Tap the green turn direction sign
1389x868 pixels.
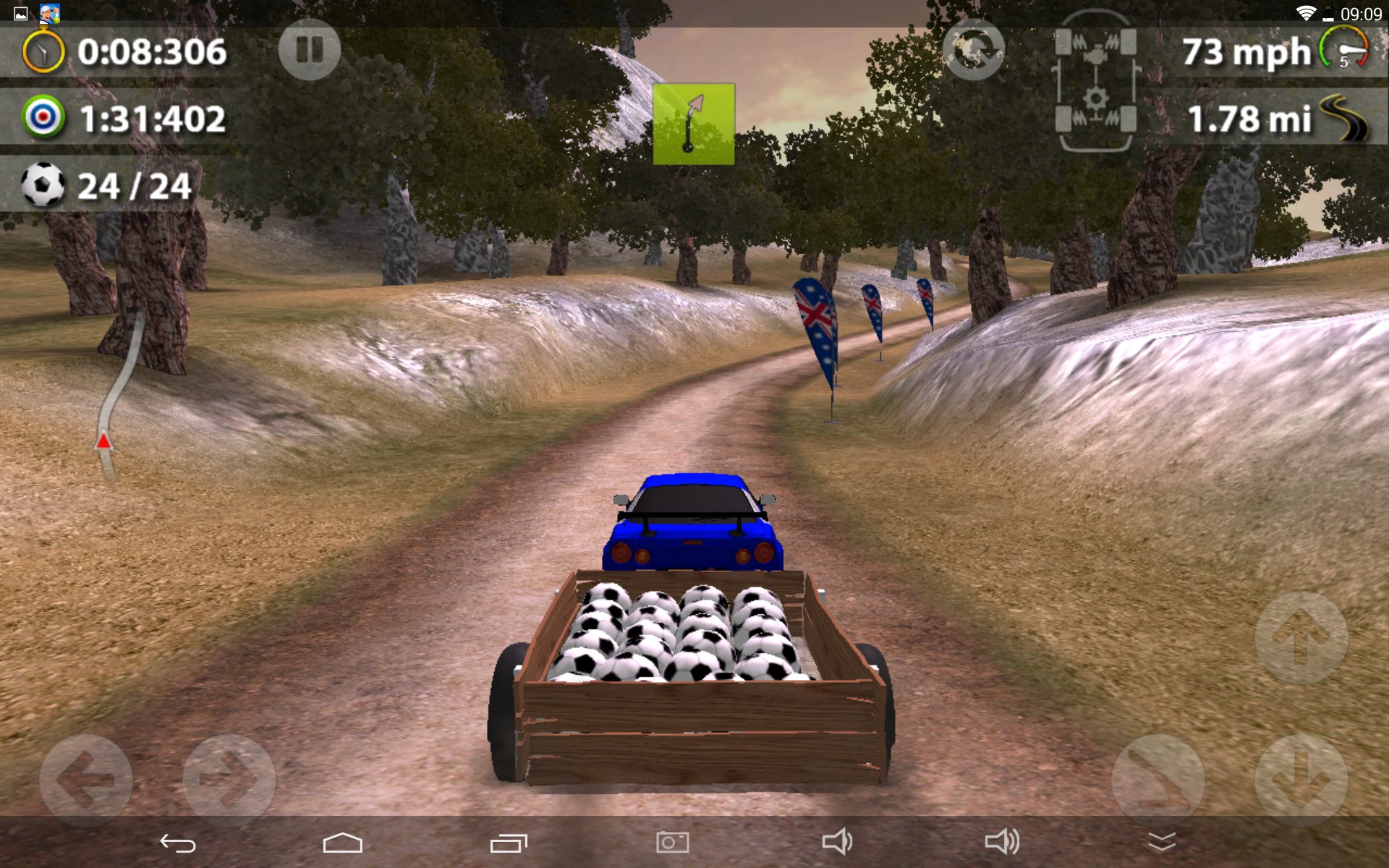click(x=694, y=124)
